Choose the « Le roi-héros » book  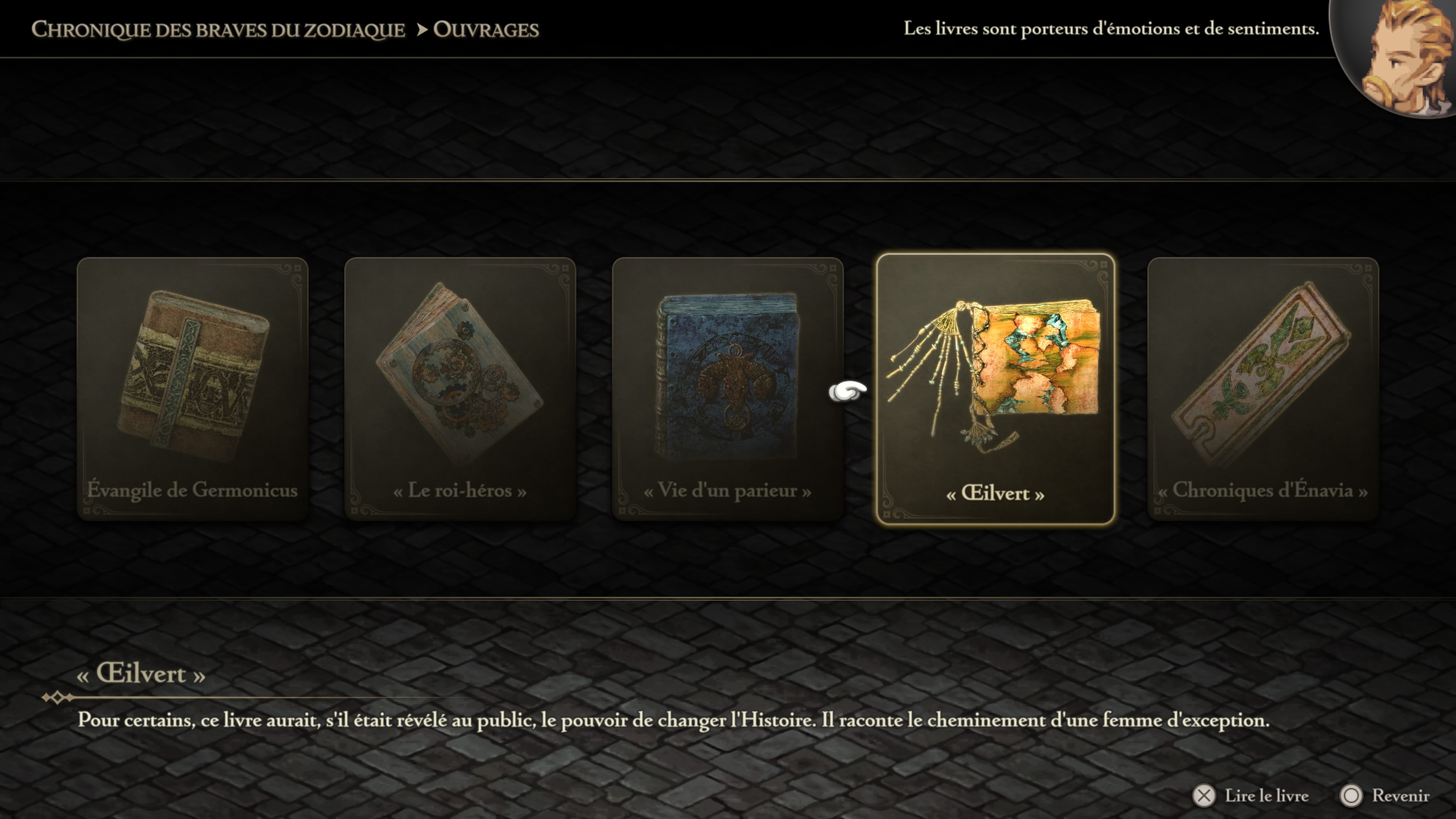(x=460, y=388)
